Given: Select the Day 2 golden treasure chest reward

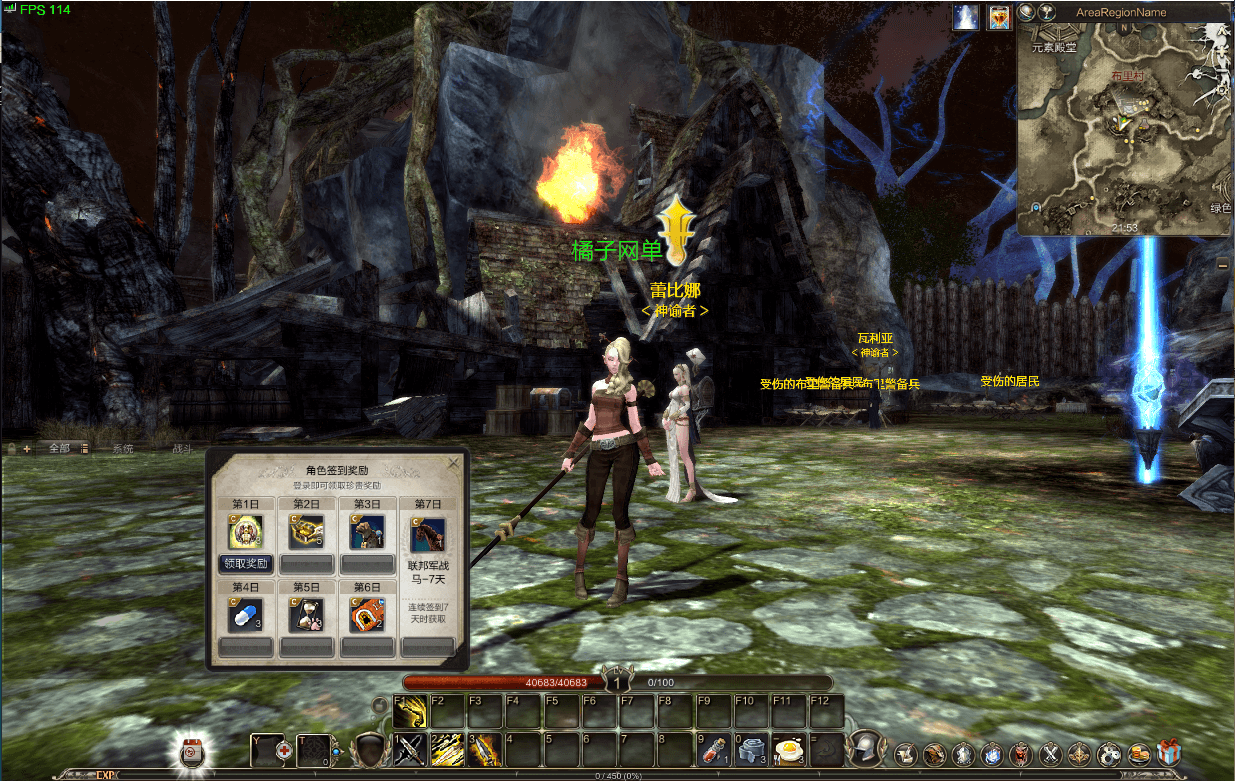Looking at the screenshot, I should (306, 532).
